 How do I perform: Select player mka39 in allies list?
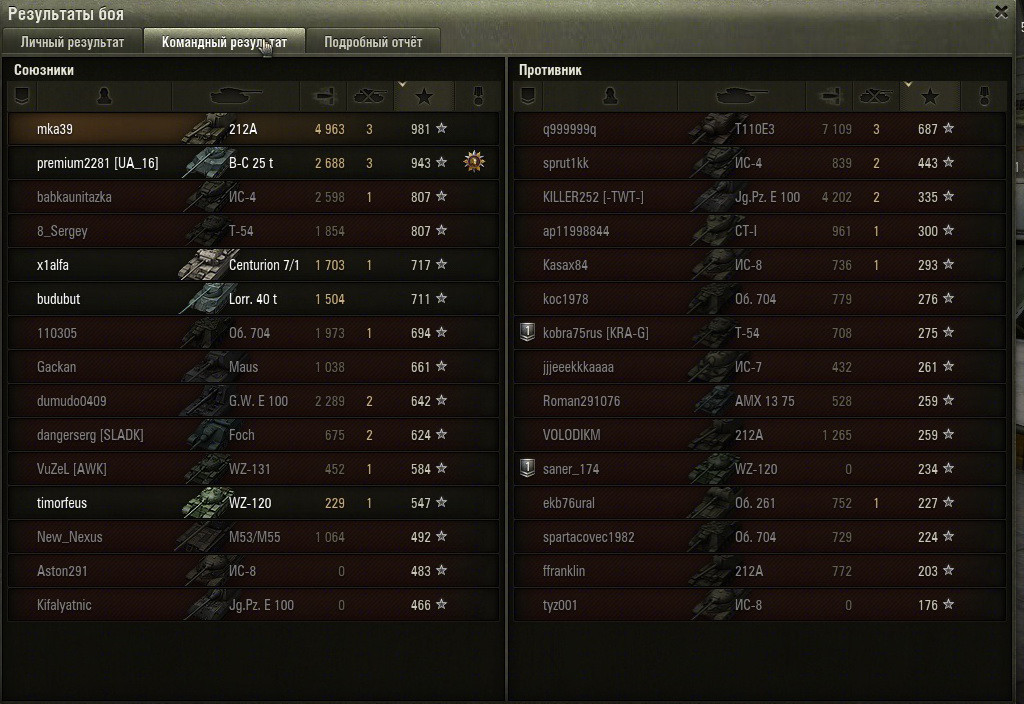click(x=55, y=129)
